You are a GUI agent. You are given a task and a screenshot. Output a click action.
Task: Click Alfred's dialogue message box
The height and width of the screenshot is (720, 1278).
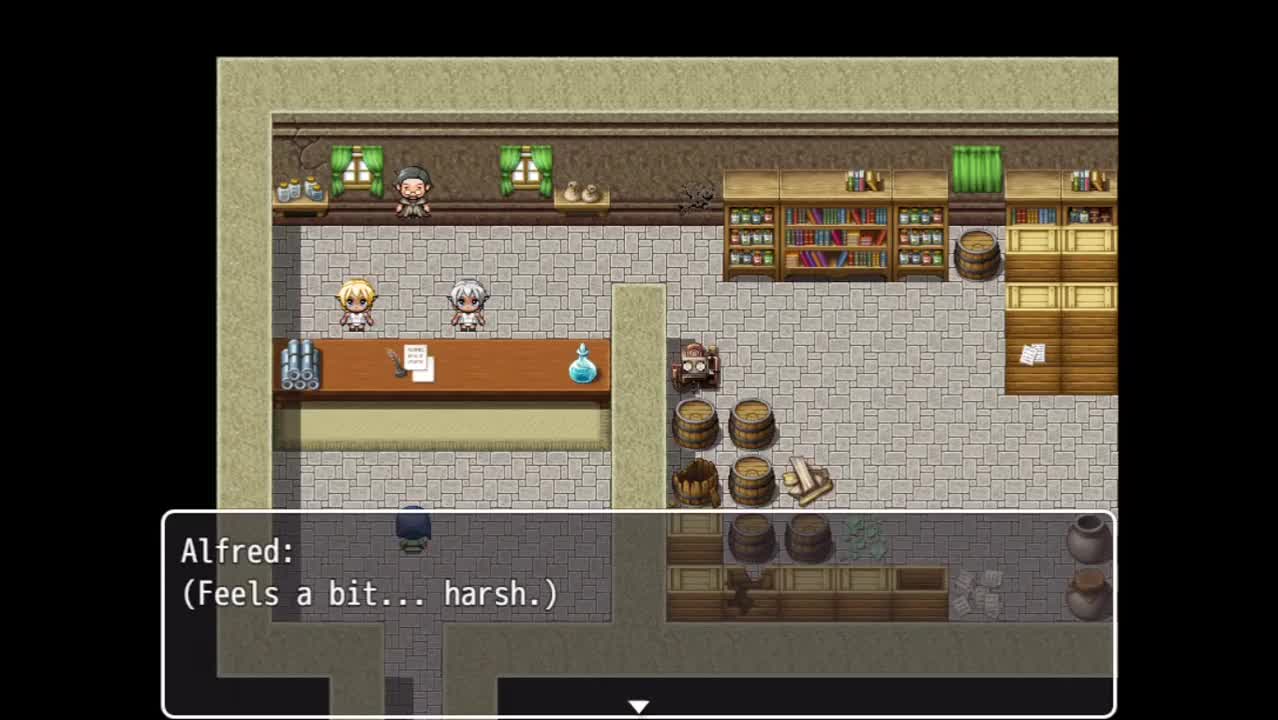(638, 612)
